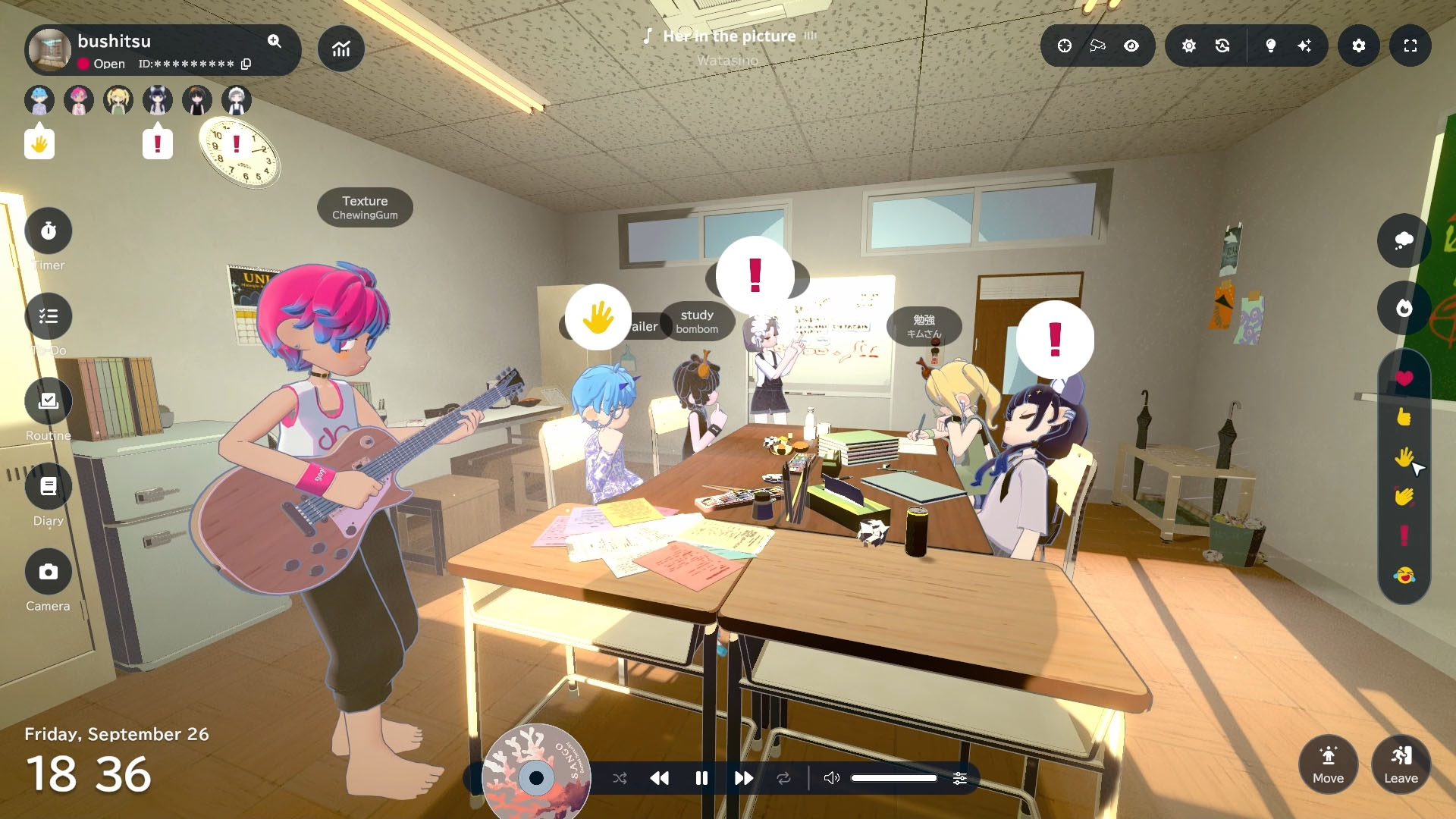The image size is (1456, 819).
Task: Toggle fullscreen mode
Action: point(1410,46)
